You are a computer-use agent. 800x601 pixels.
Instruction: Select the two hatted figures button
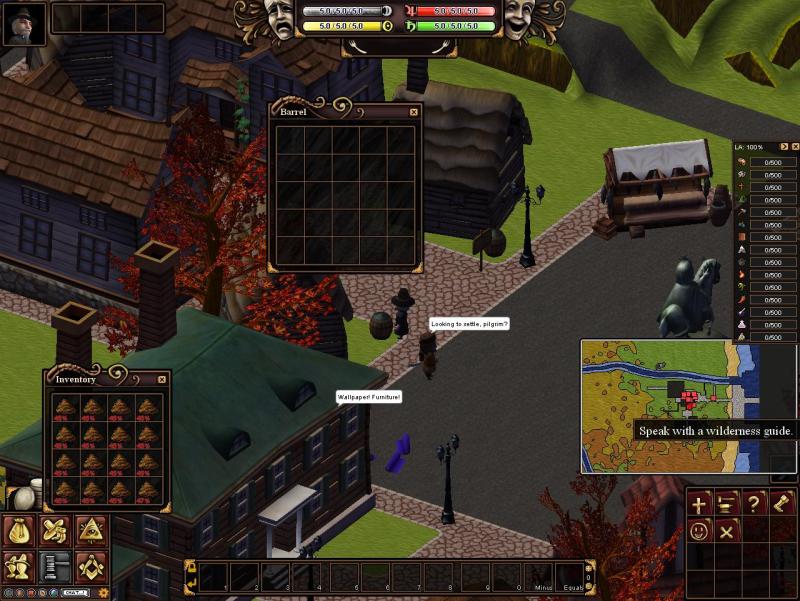(19, 567)
